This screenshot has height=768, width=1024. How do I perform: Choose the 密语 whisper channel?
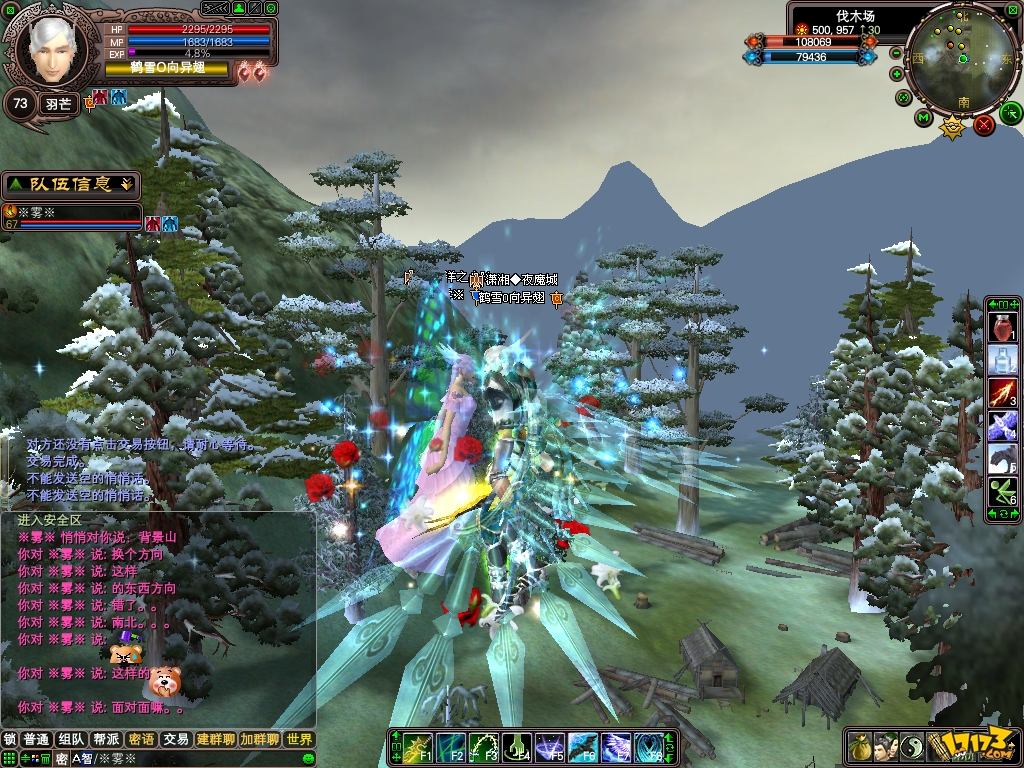(x=141, y=740)
